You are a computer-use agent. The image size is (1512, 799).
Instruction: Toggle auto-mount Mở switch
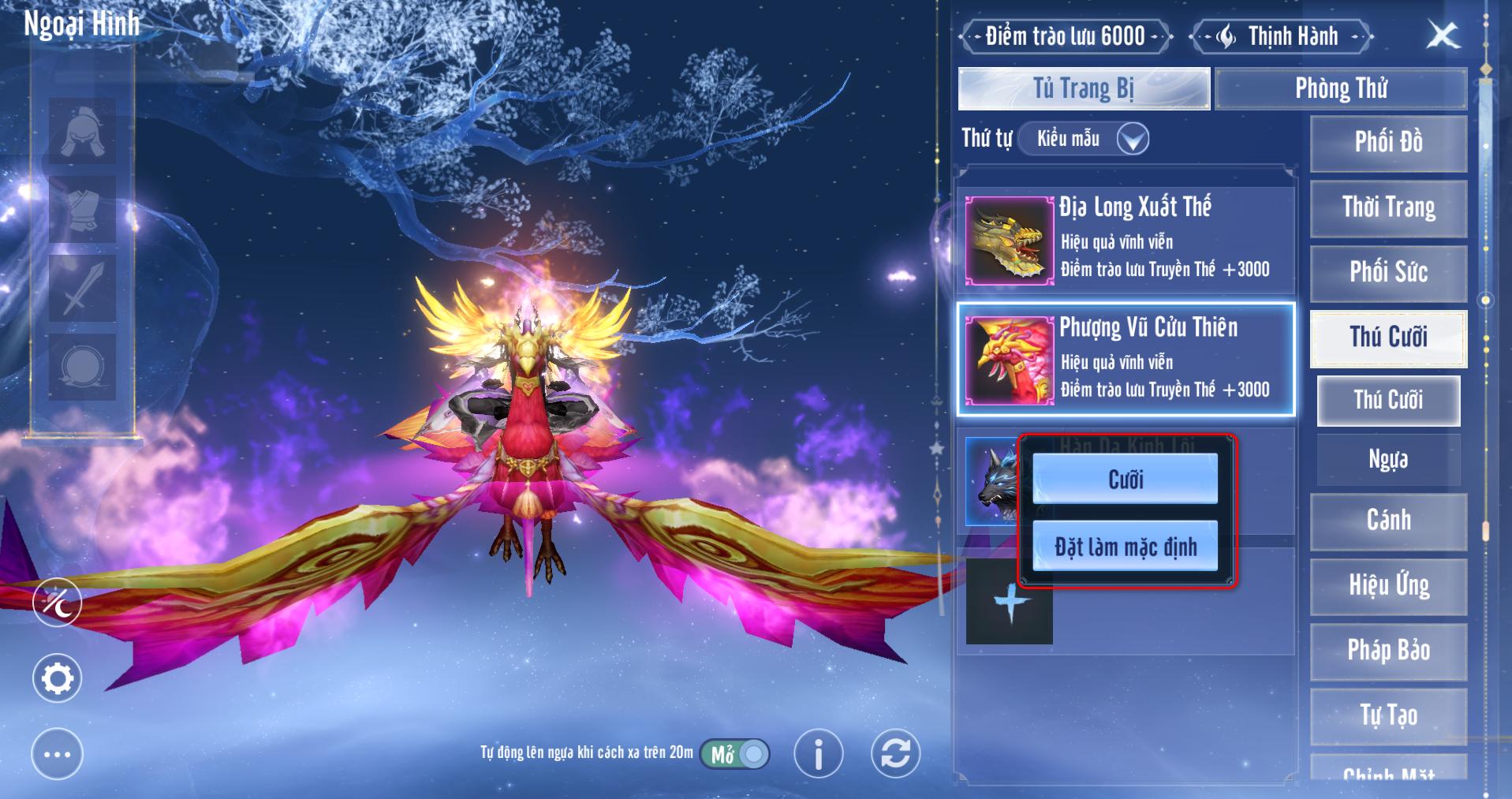(735, 754)
